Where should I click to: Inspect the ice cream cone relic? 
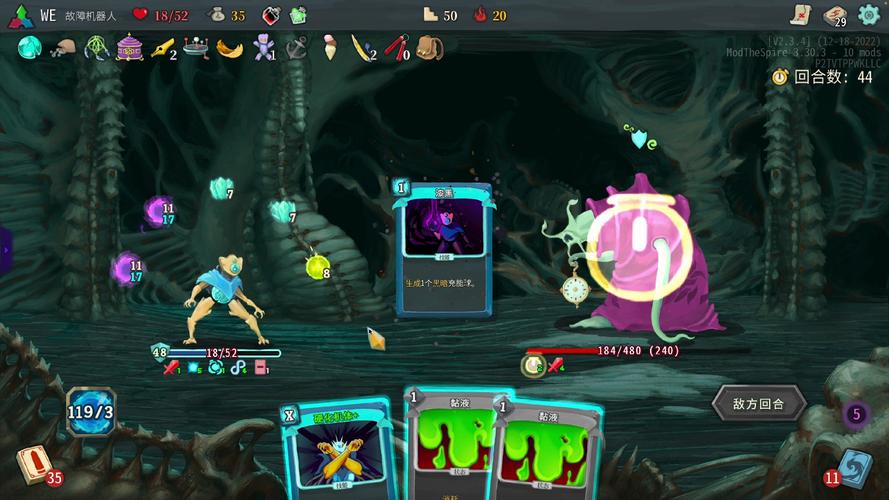point(330,47)
